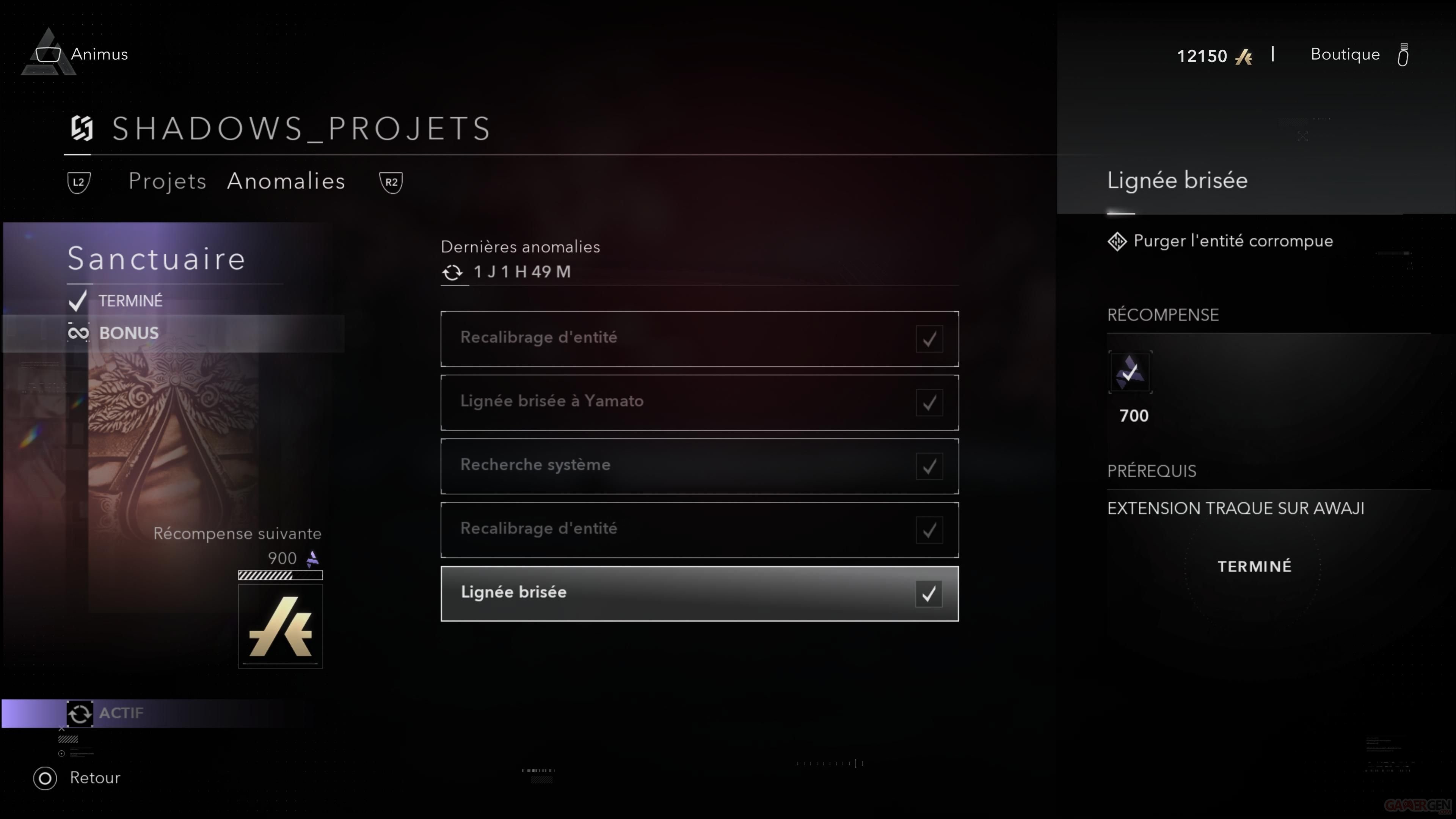Click the 700 reward icon under Récompense

click(x=1130, y=372)
